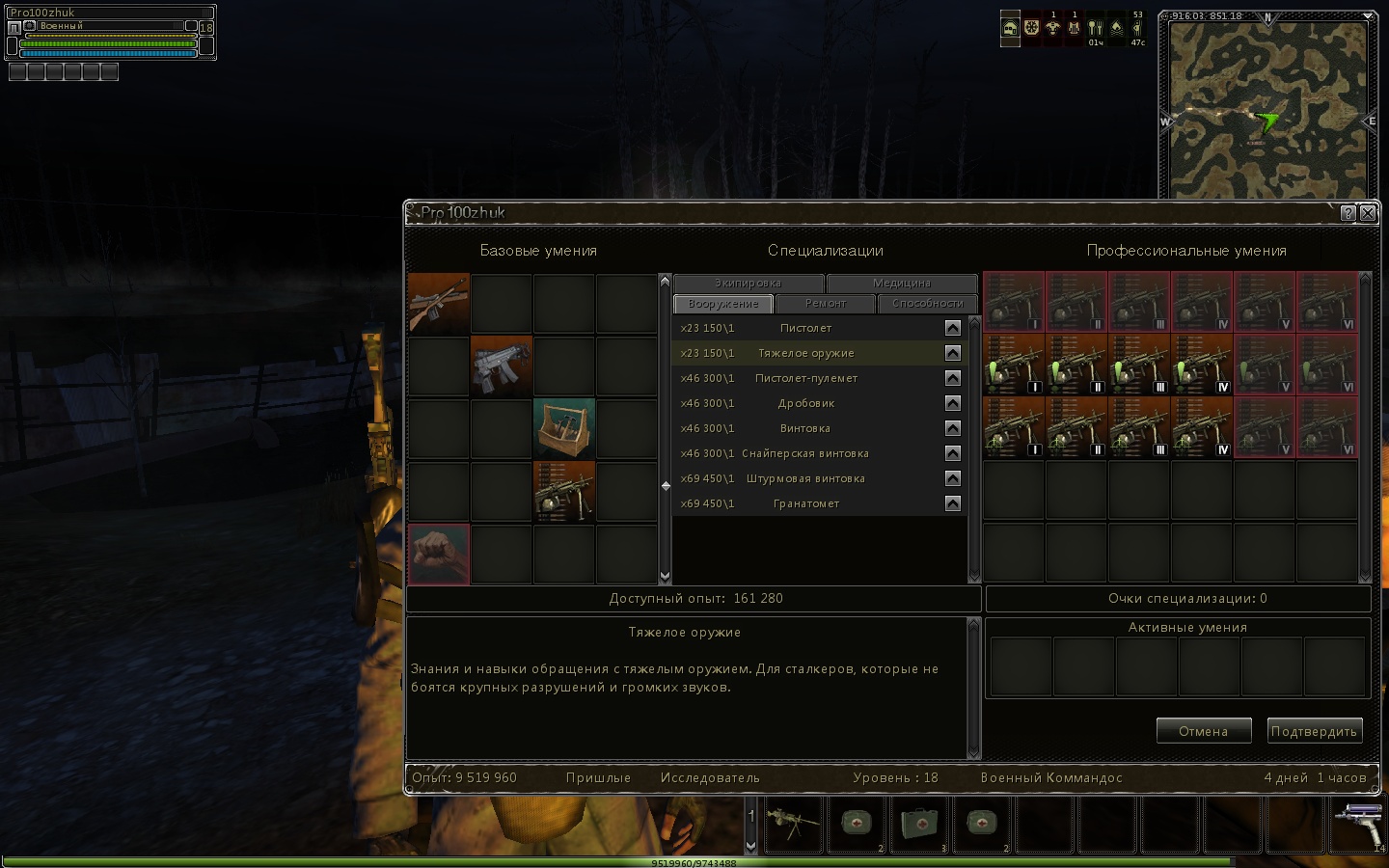Upgrade the Гранатомет specialization arrow
1389x868 pixels.
[953, 503]
